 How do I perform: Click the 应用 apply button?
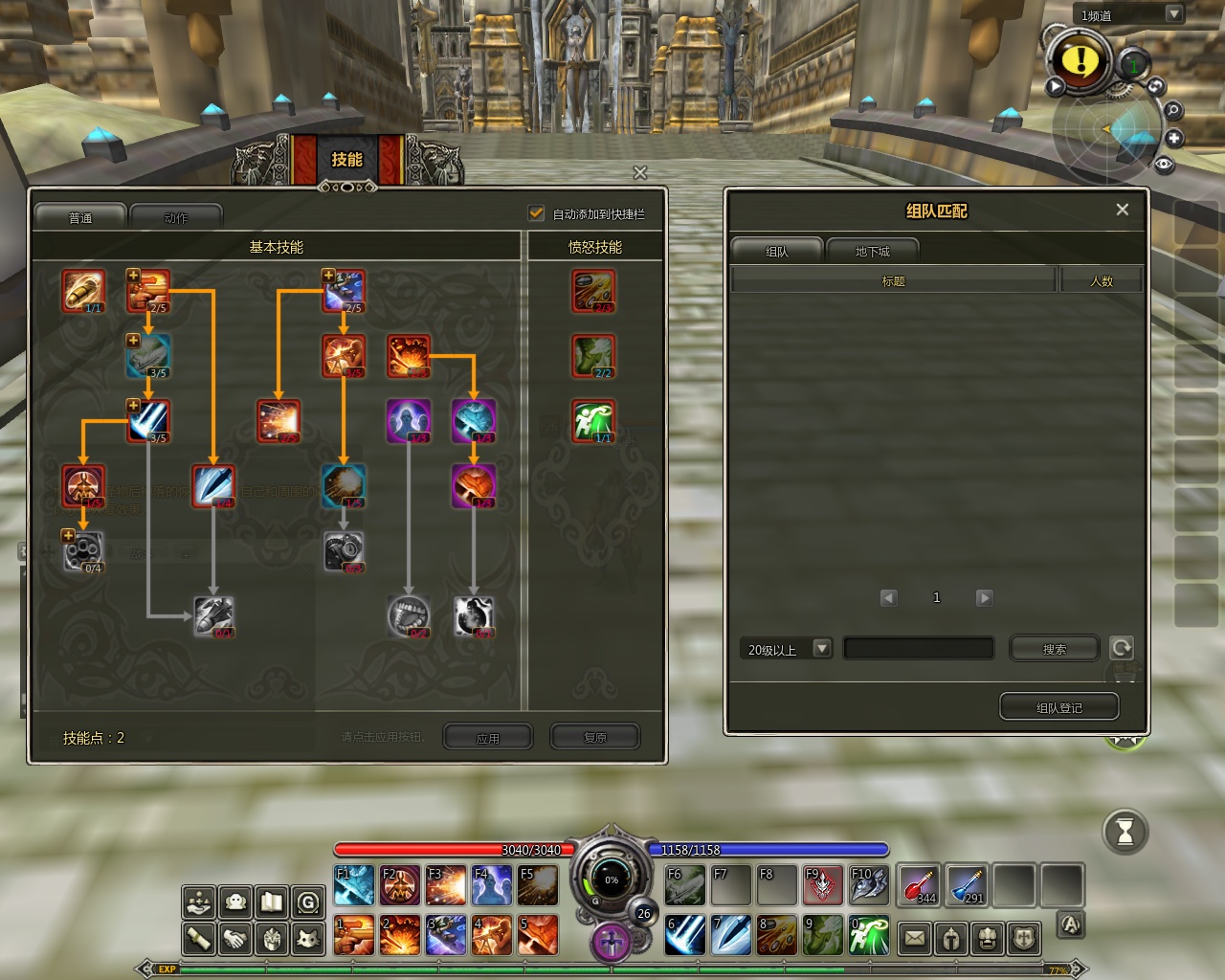(488, 738)
